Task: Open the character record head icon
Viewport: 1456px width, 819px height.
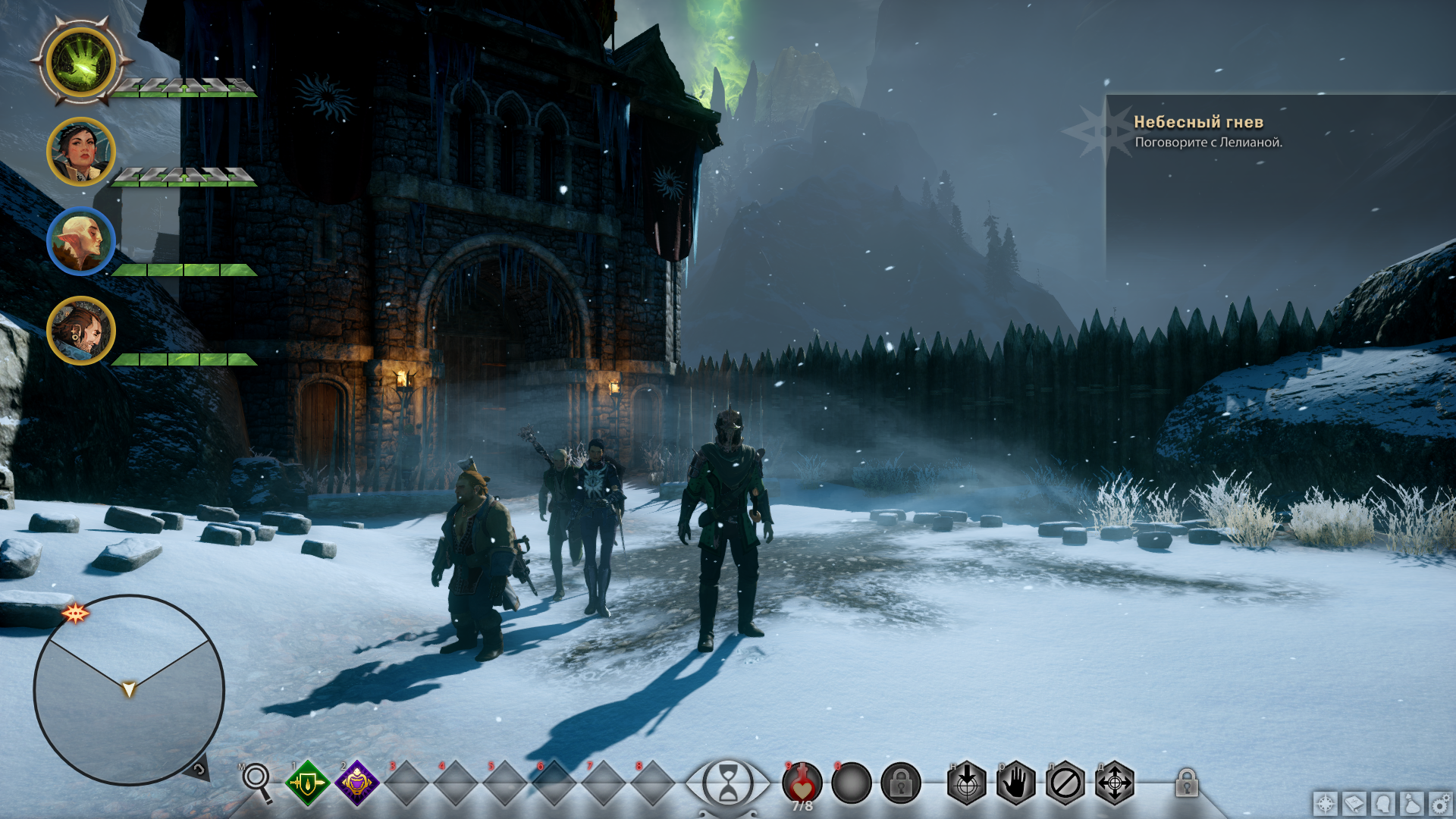Action: pos(1383,803)
